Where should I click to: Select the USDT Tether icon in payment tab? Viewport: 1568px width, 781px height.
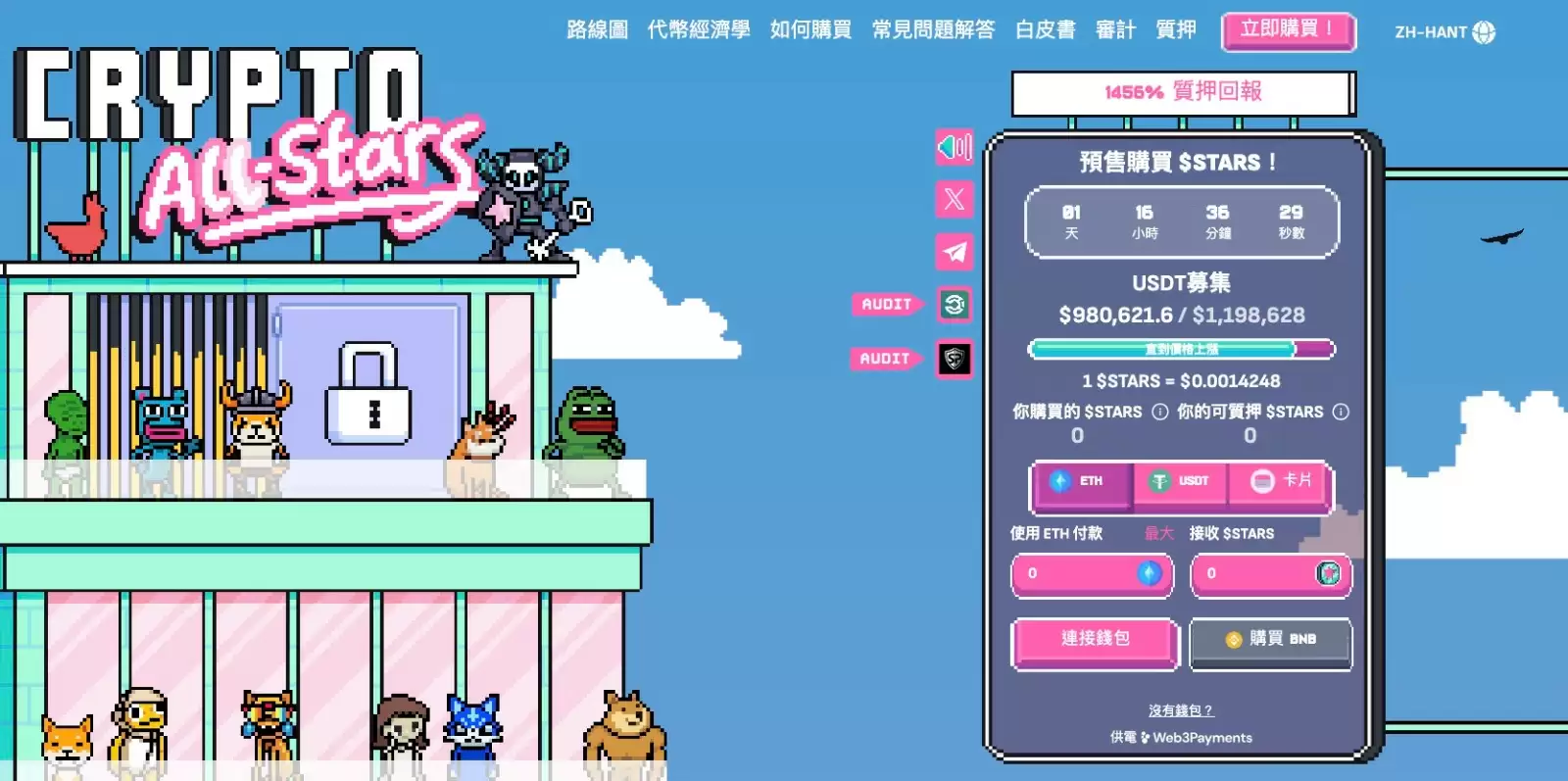pyautogui.click(x=1158, y=480)
